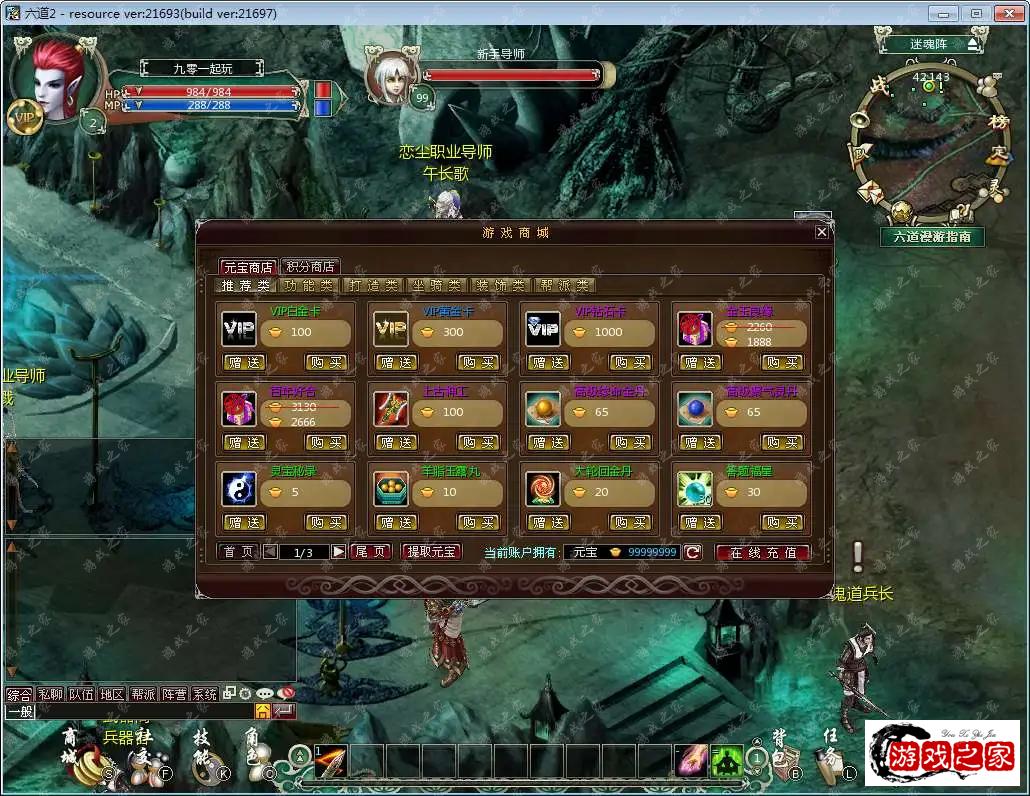Image resolution: width=1030 pixels, height=796 pixels.
Task: Switch chat to the 帮派 channel
Action: [144, 694]
